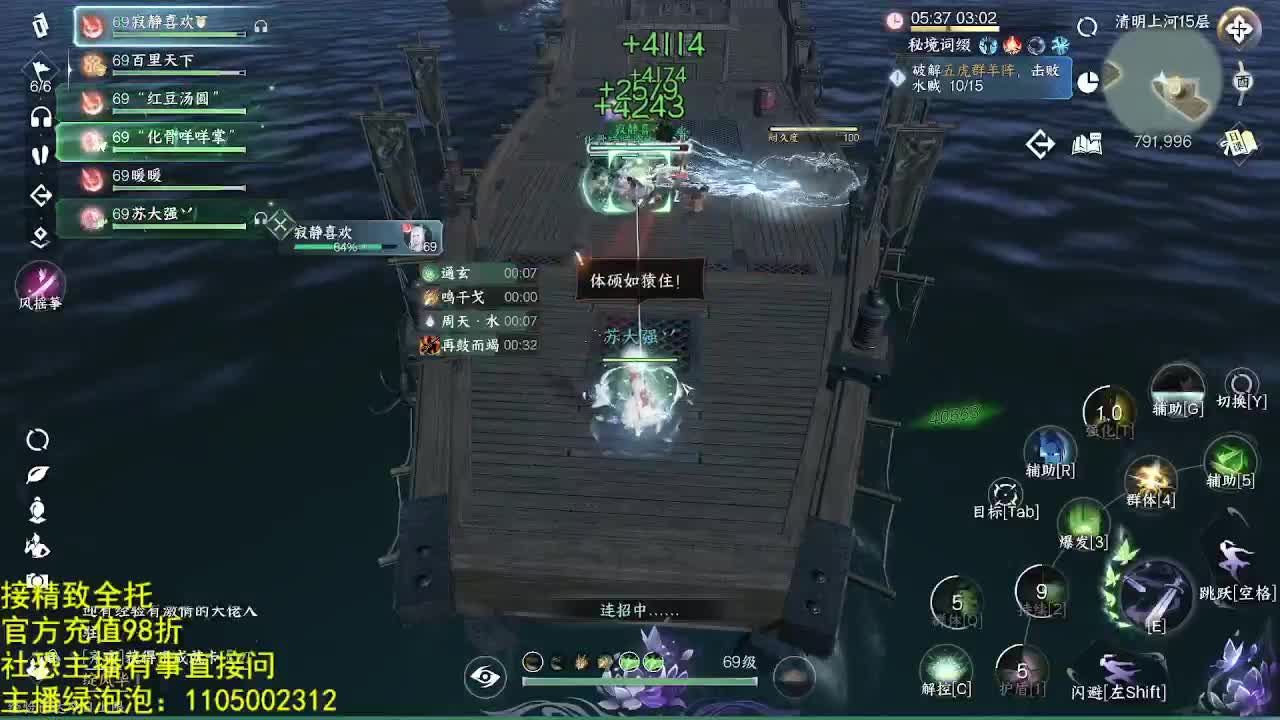Activate the 群体[4] skill
1280x720 pixels.
click(x=1151, y=478)
